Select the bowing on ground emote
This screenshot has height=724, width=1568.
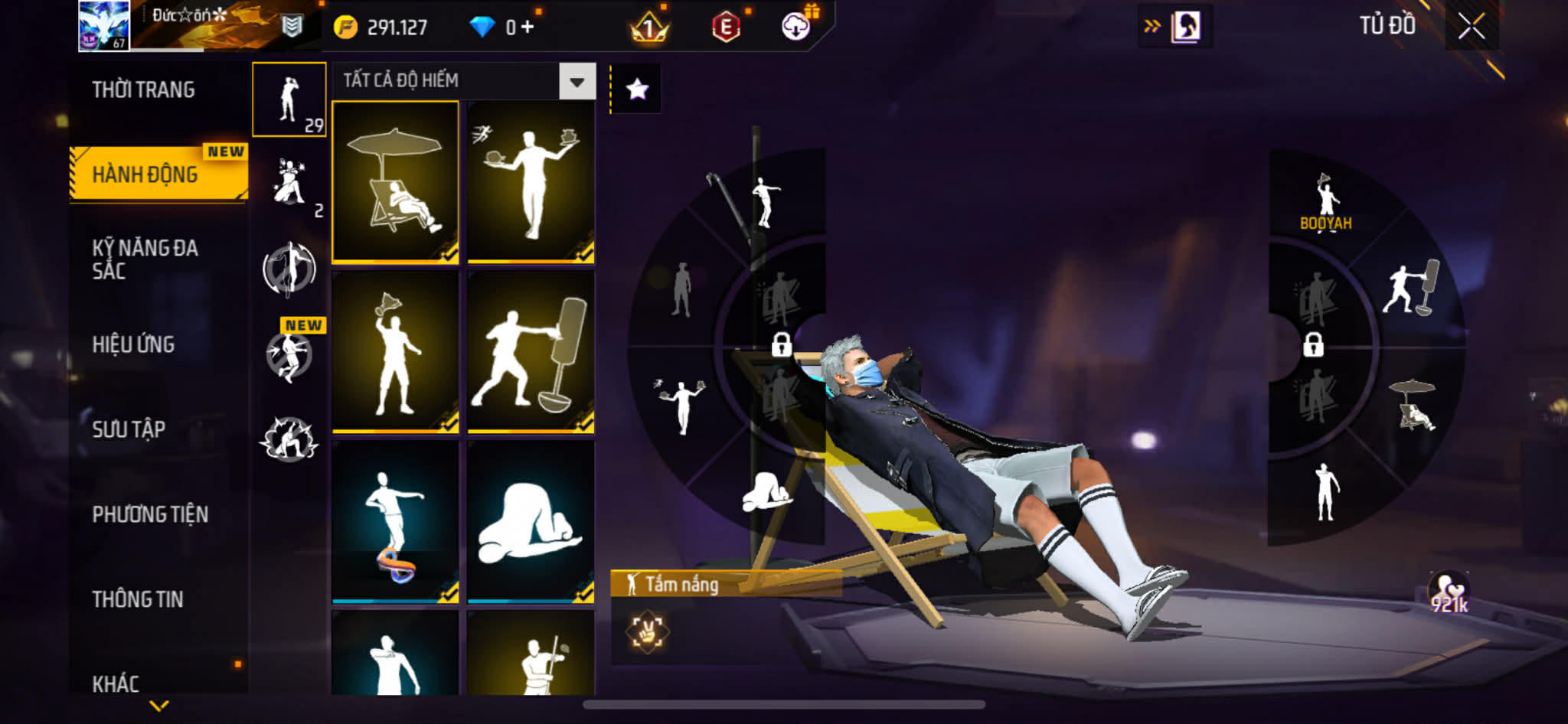[531, 522]
